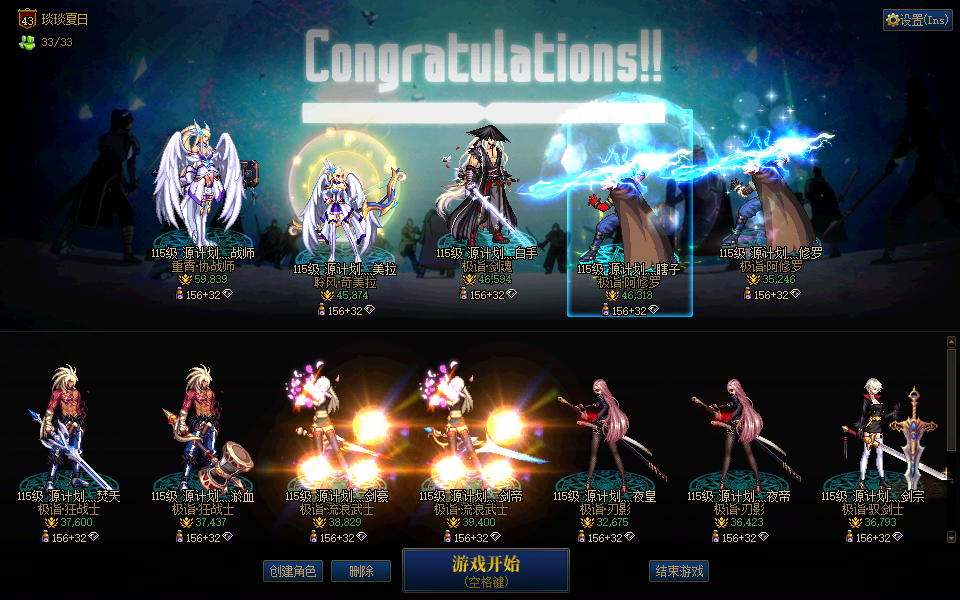Open 创建角色 to create a character

point(292,571)
